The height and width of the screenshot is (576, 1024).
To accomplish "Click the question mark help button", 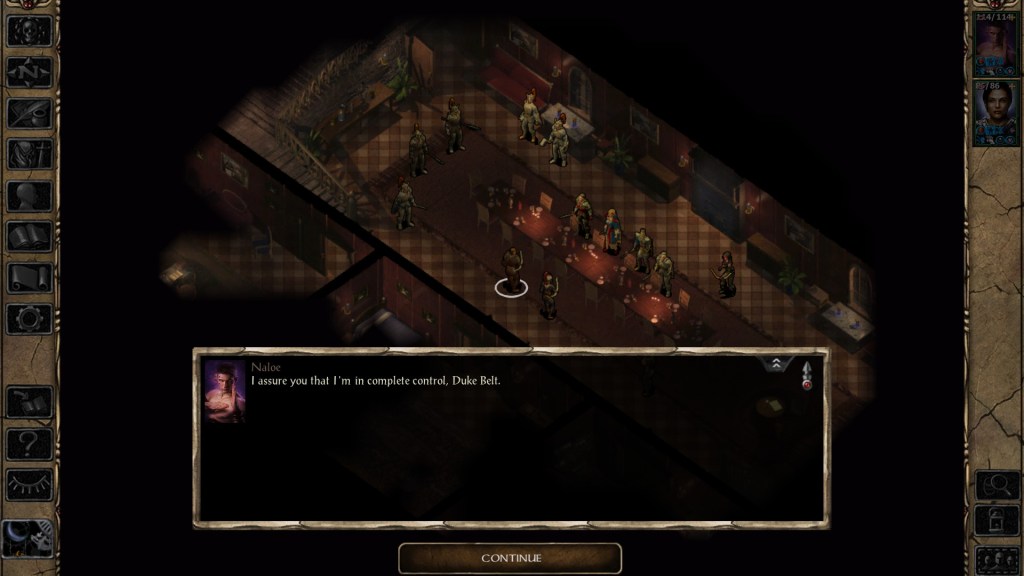I will (x=29, y=443).
